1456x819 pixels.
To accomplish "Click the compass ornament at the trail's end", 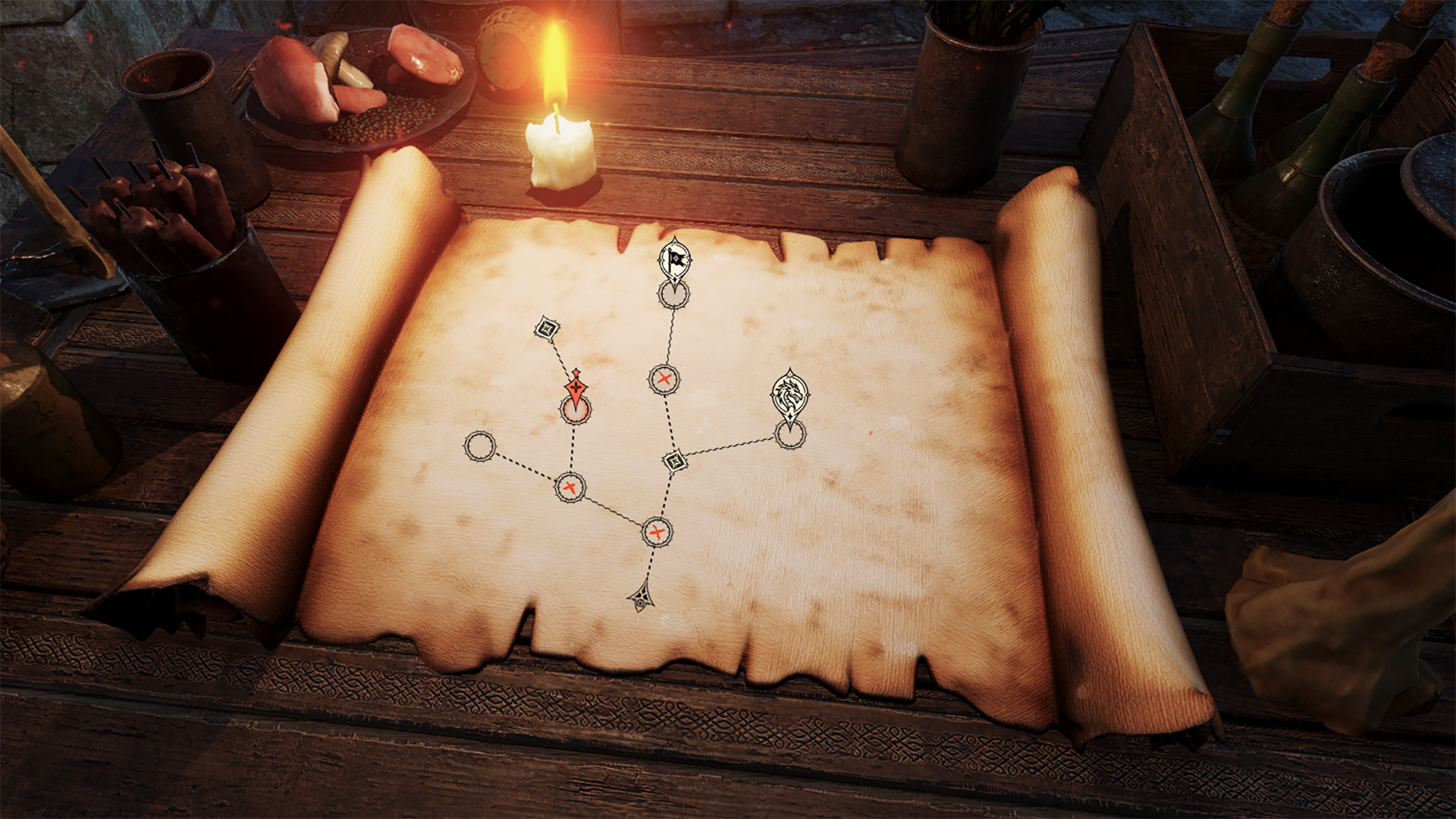I will [x=641, y=600].
